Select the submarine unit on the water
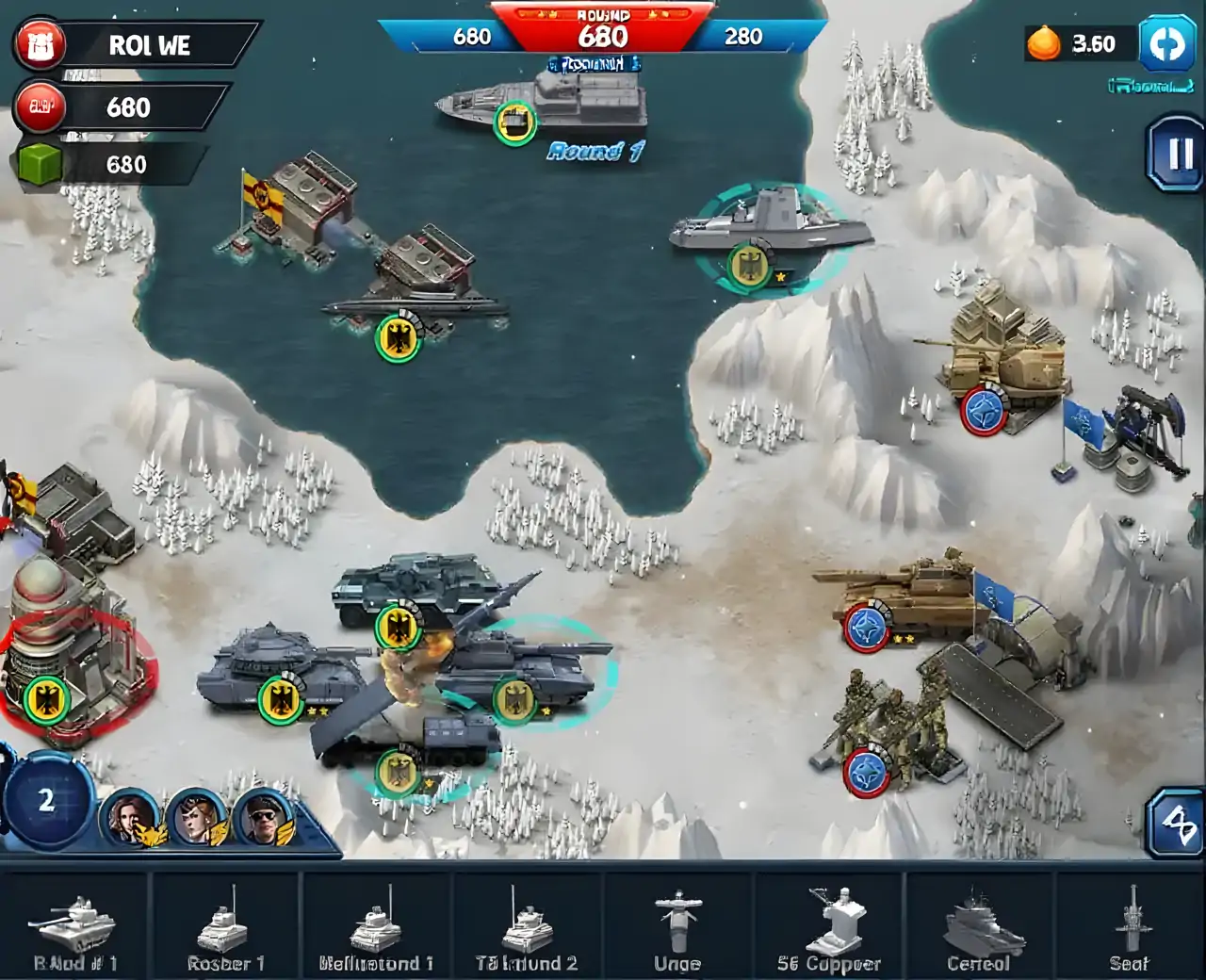Viewport: 1206px width, 980px height. point(415,306)
